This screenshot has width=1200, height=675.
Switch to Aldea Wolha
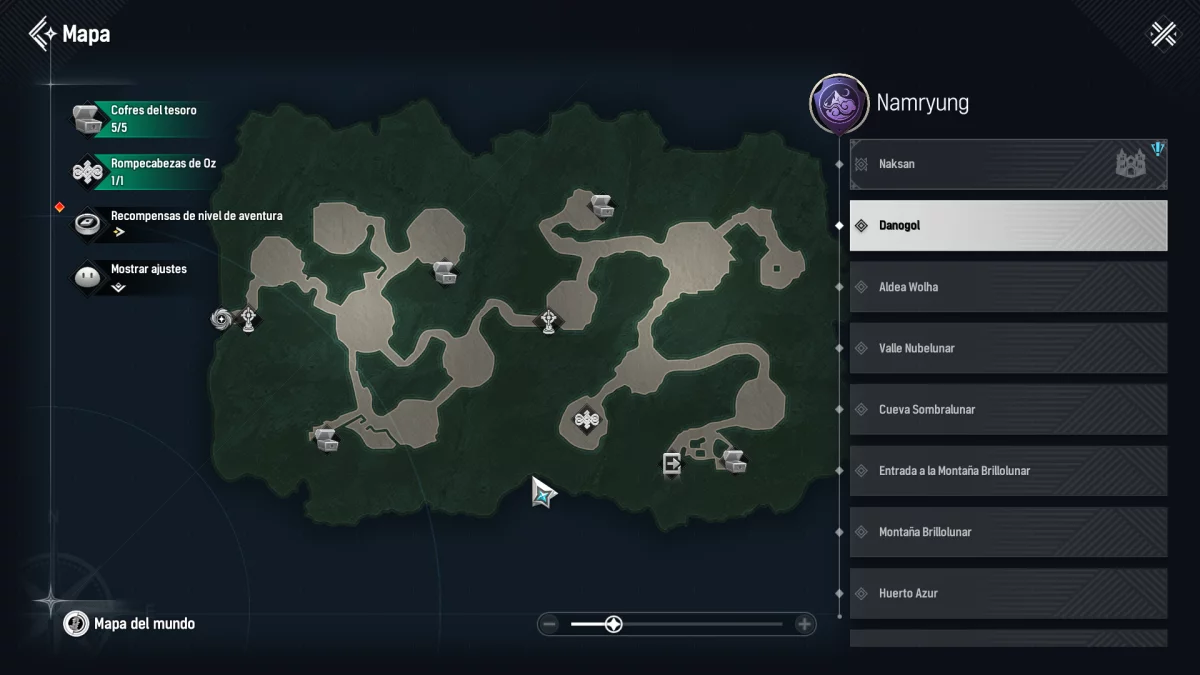(1008, 287)
